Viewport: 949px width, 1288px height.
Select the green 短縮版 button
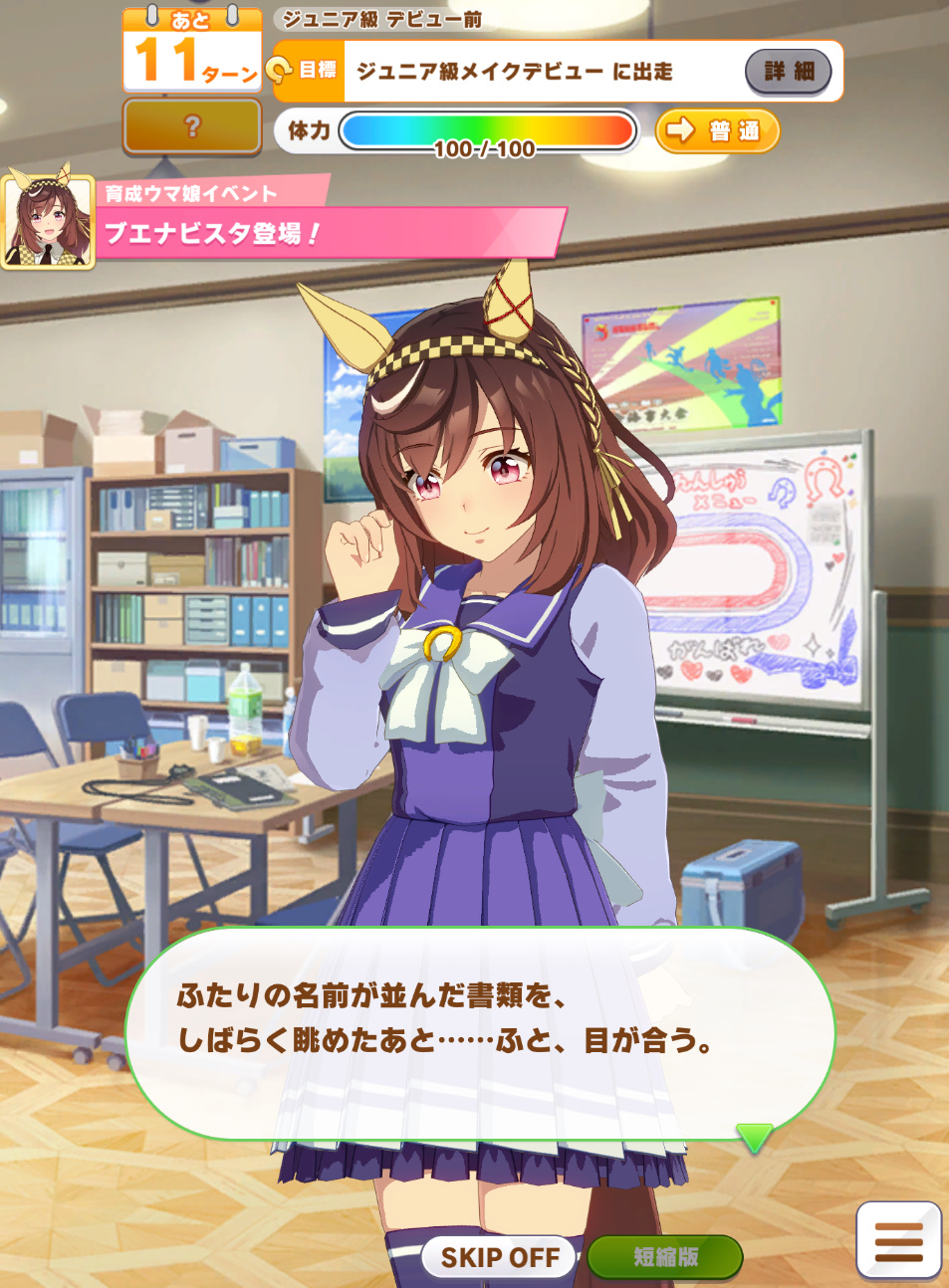click(665, 1257)
